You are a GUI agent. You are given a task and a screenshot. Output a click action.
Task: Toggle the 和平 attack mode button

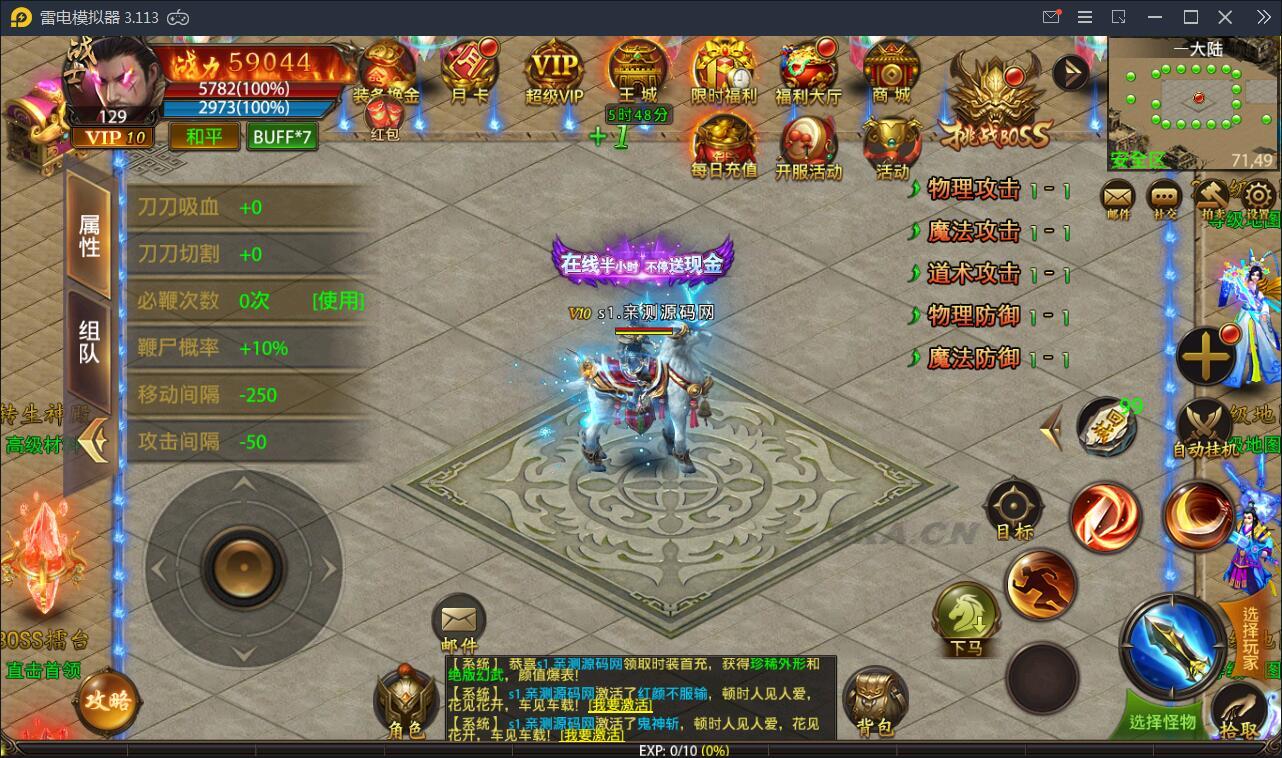click(204, 136)
